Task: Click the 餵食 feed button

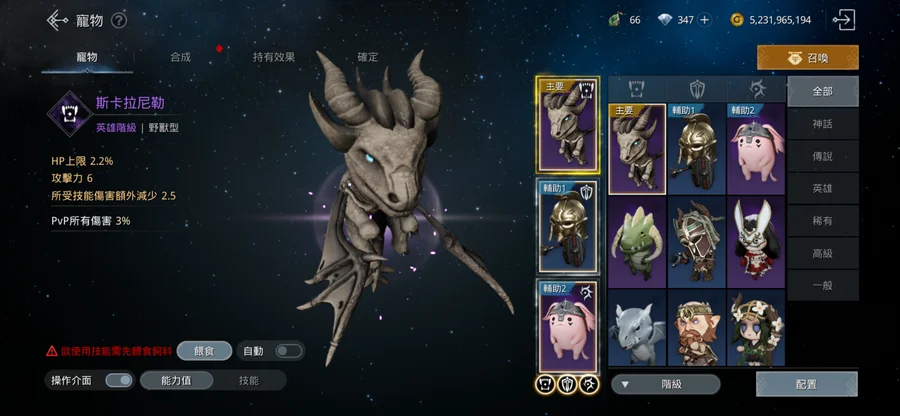Action: pos(204,351)
